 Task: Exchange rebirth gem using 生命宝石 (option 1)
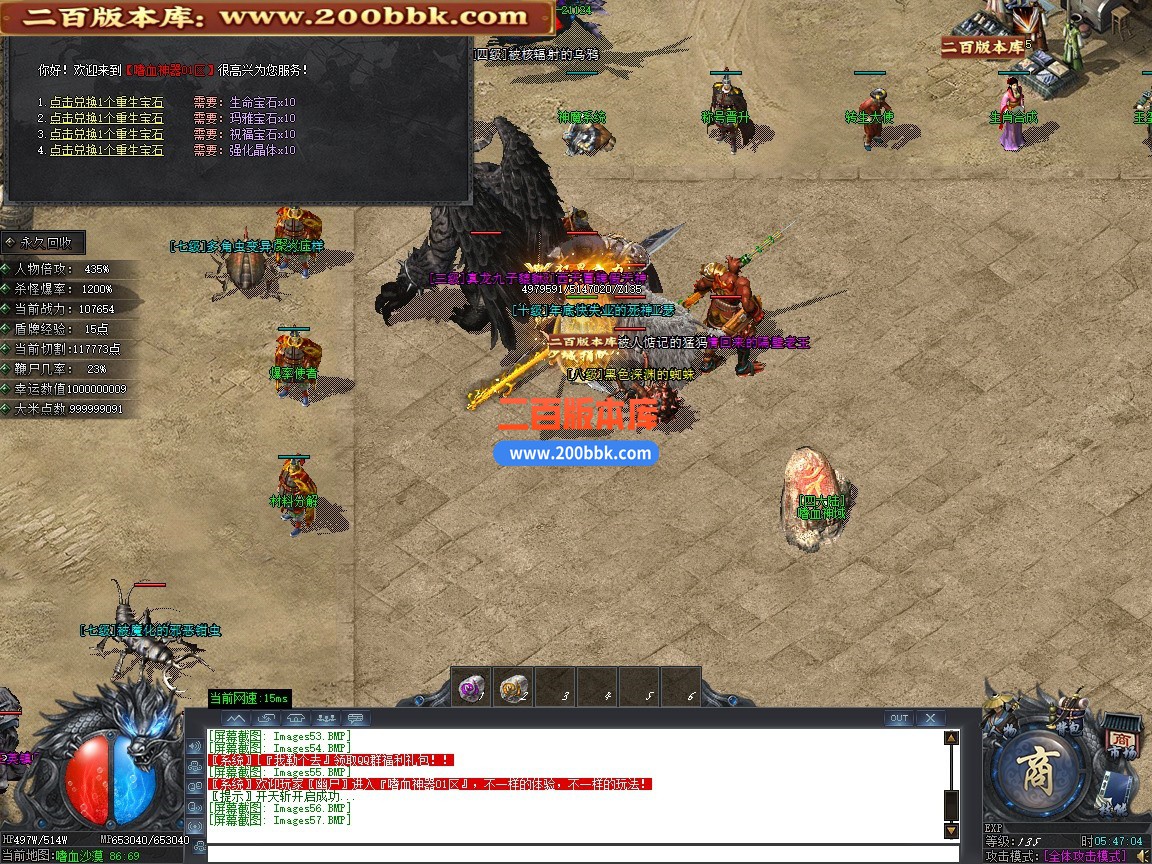point(106,102)
